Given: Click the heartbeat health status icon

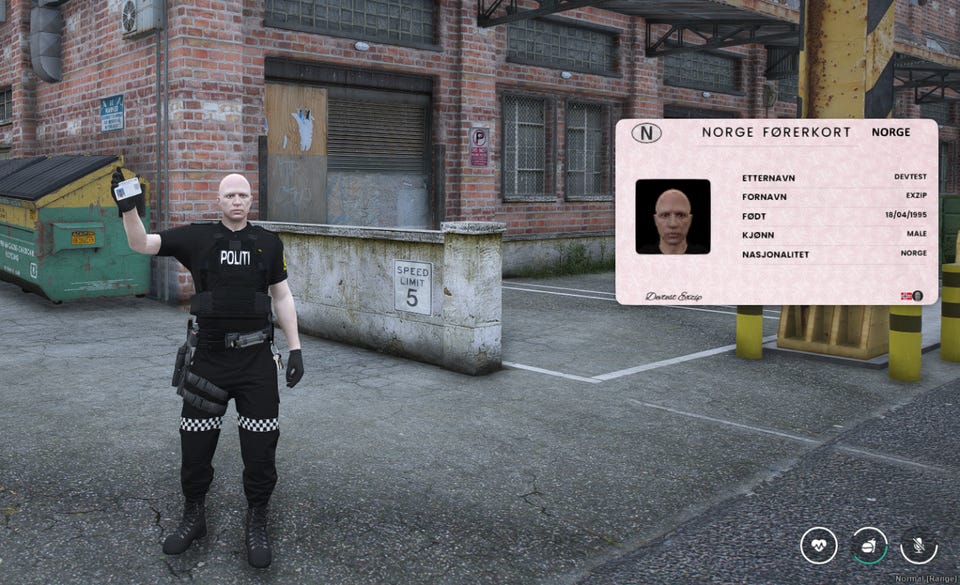Looking at the screenshot, I should (819, 546).
